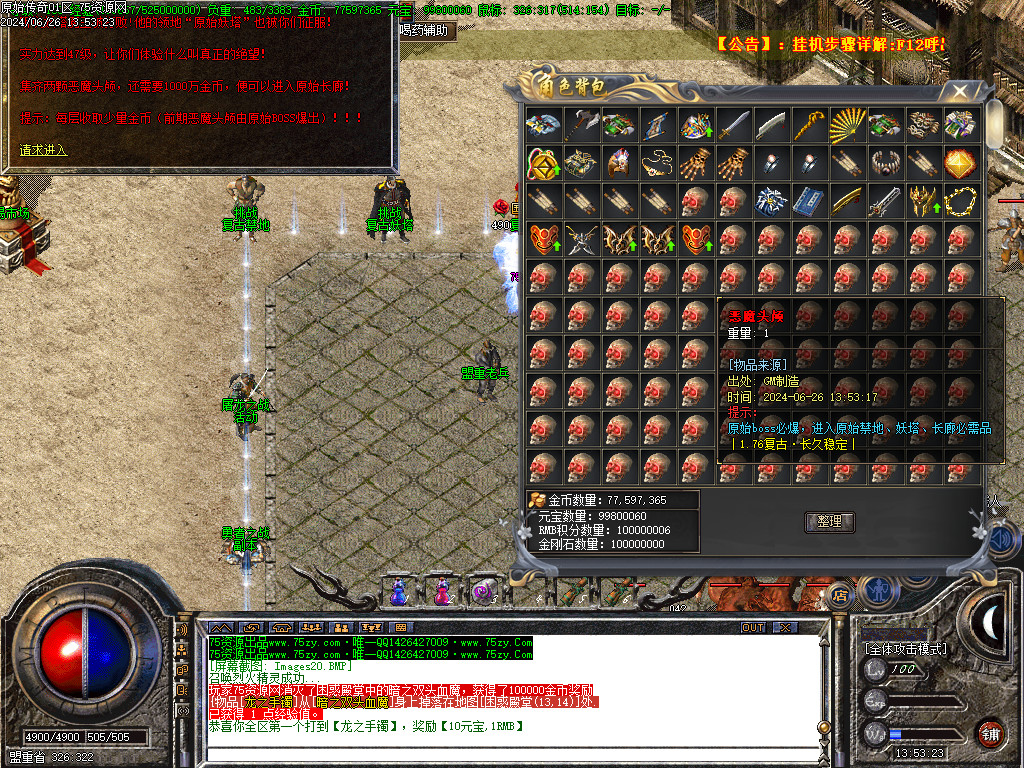Pick the golden folding fan in the bag
1024x768 pixels.
pos(847,125)
